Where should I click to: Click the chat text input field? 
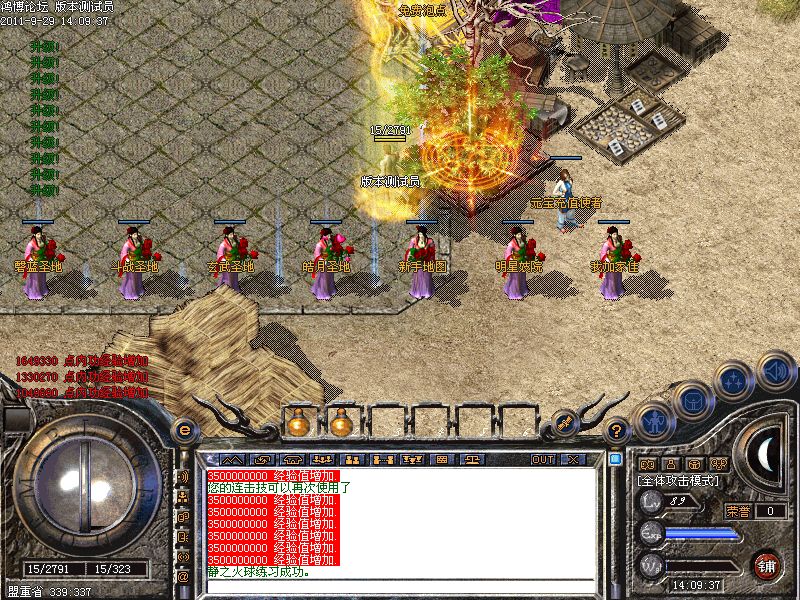pos(400,585)
